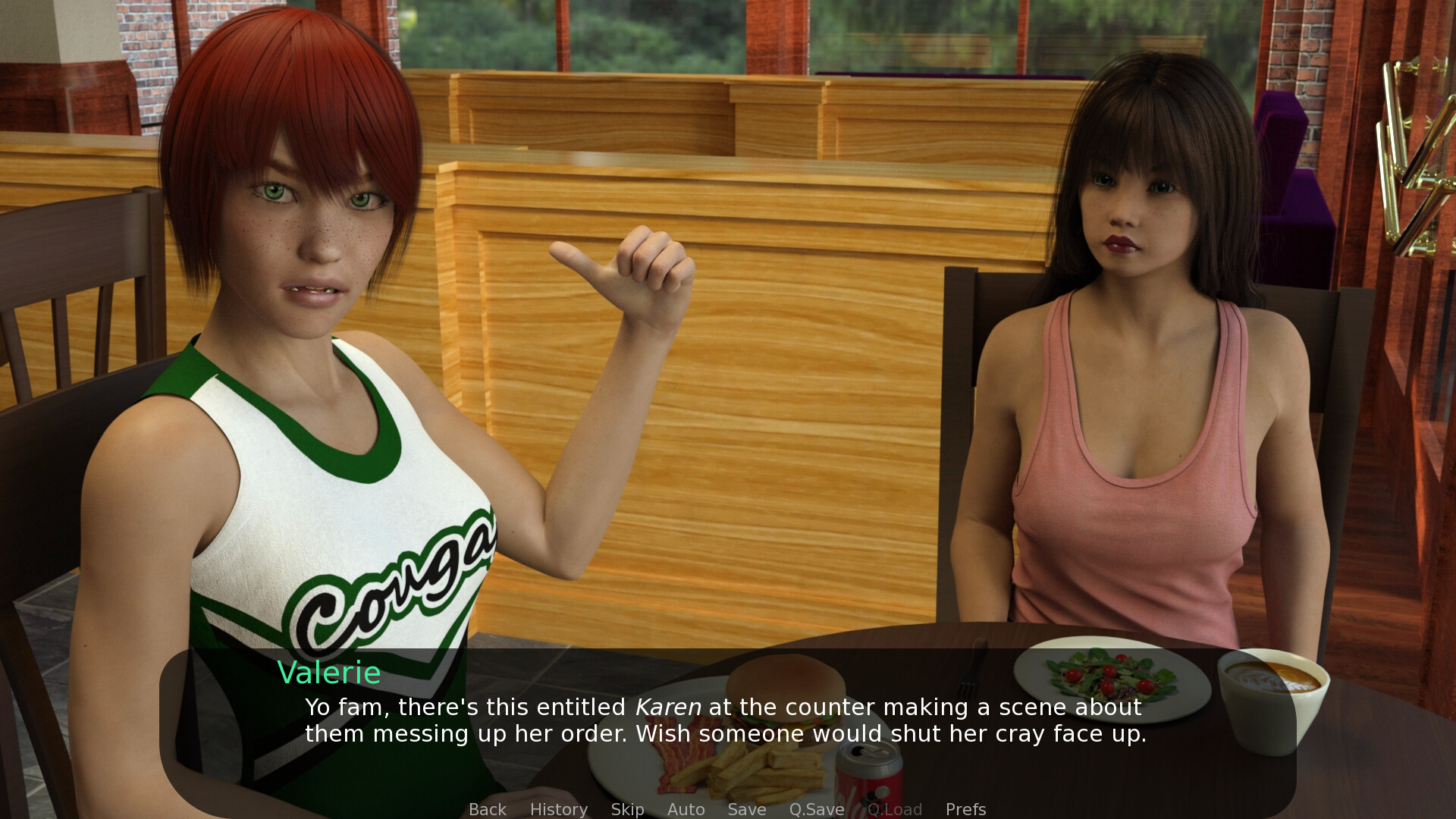Quick save with Q.Save
The image size is (1456, 819).
point(816,809)
